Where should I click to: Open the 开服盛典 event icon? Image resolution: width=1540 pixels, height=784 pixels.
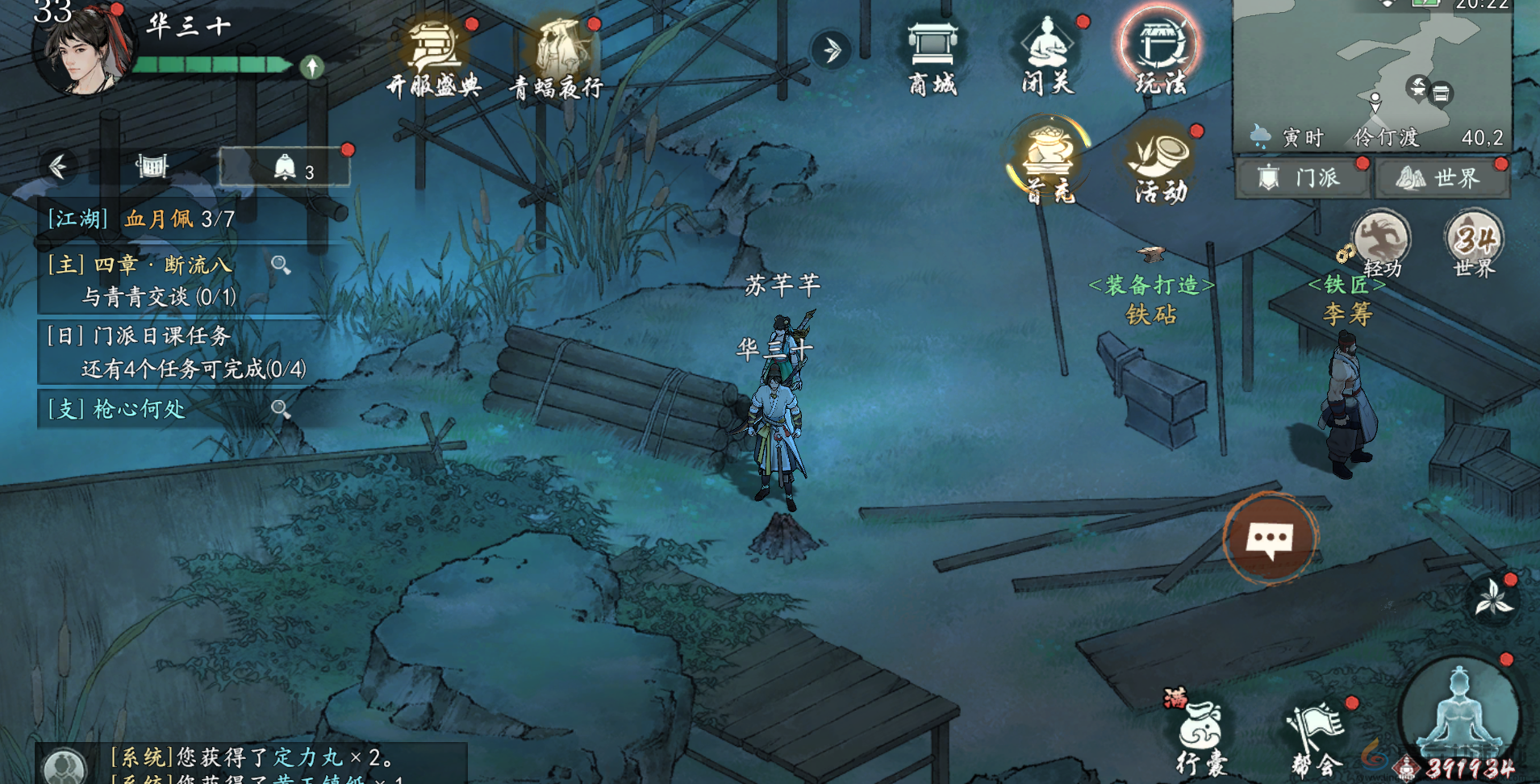pos(434,55)
